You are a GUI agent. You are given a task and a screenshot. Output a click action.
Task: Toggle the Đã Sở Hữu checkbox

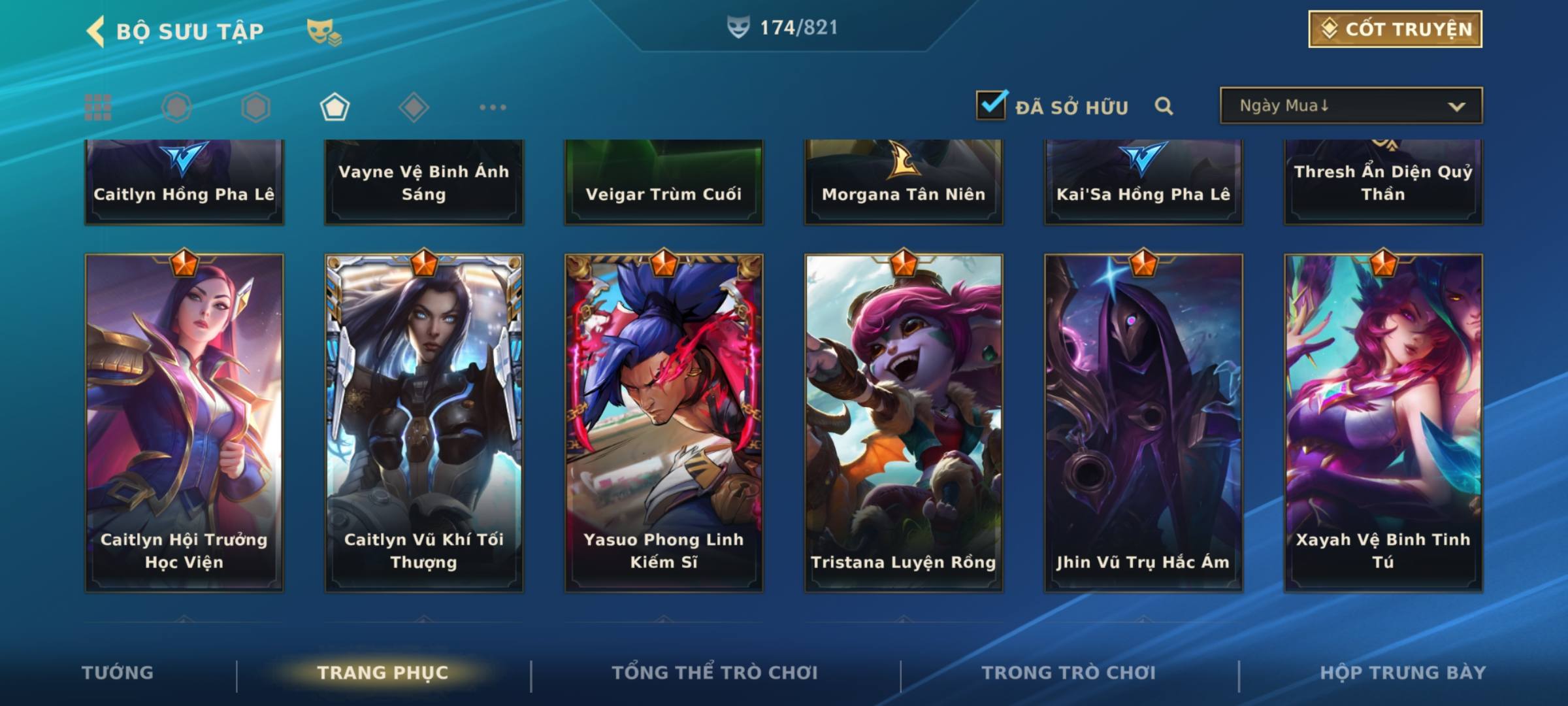tap(991, 105)
